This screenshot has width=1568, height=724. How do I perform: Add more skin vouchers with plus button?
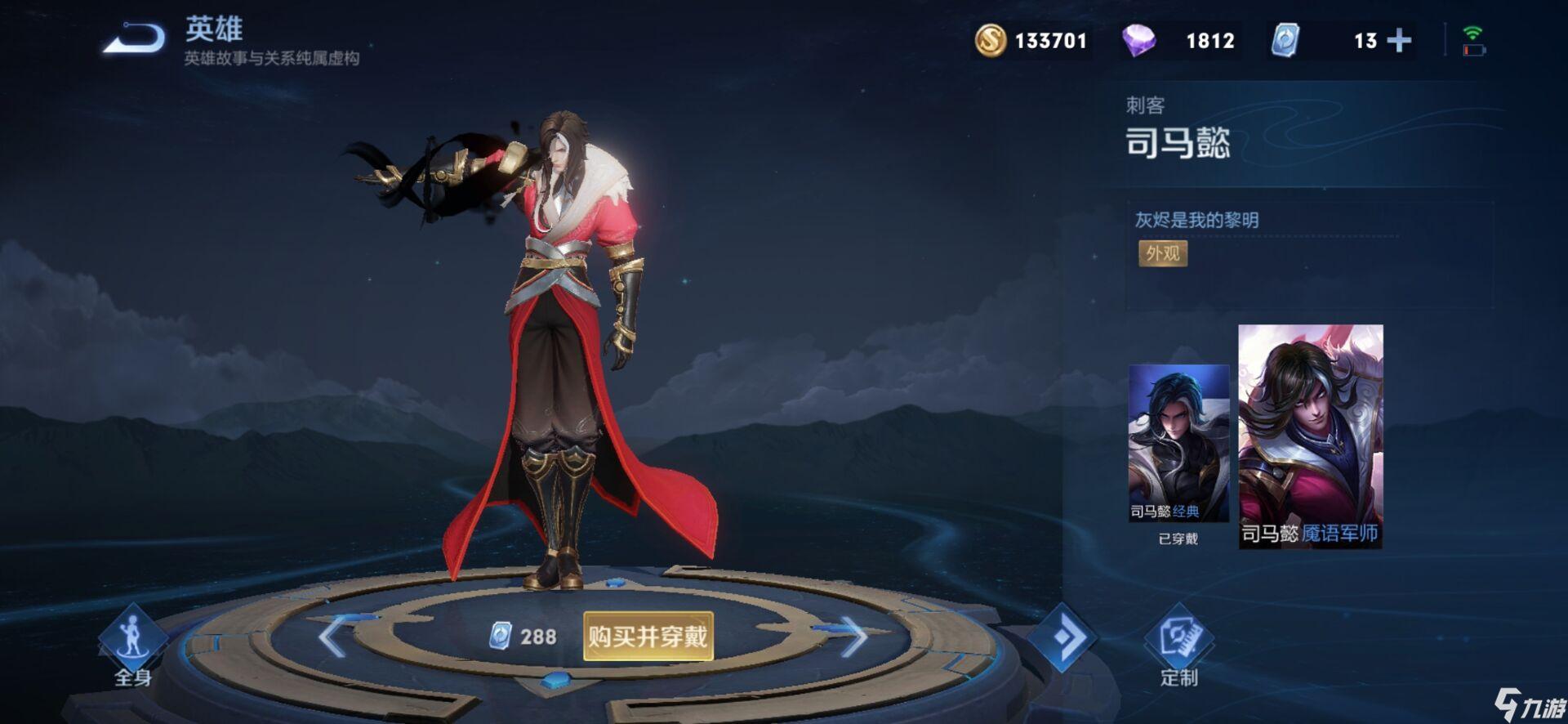tap(1399, 40)
